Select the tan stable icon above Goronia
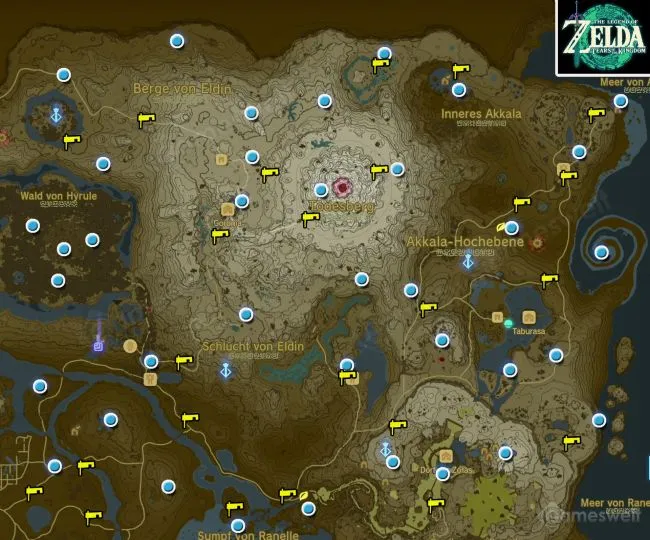This screenshot has width=650, height=540. point(219,159)
